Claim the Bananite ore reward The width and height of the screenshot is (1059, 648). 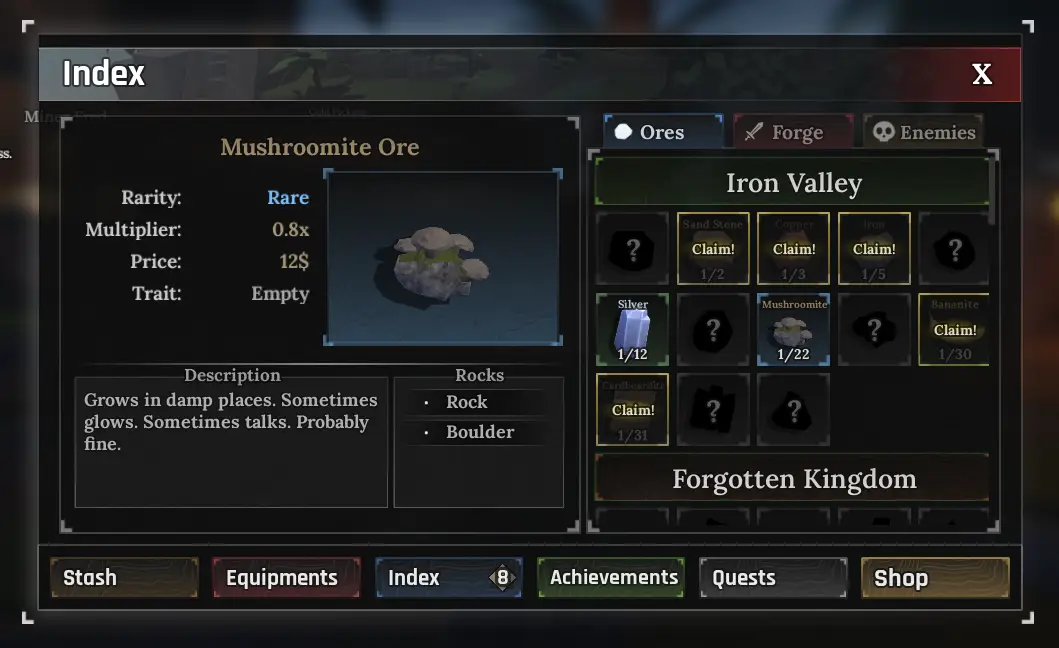pos(954,329)
